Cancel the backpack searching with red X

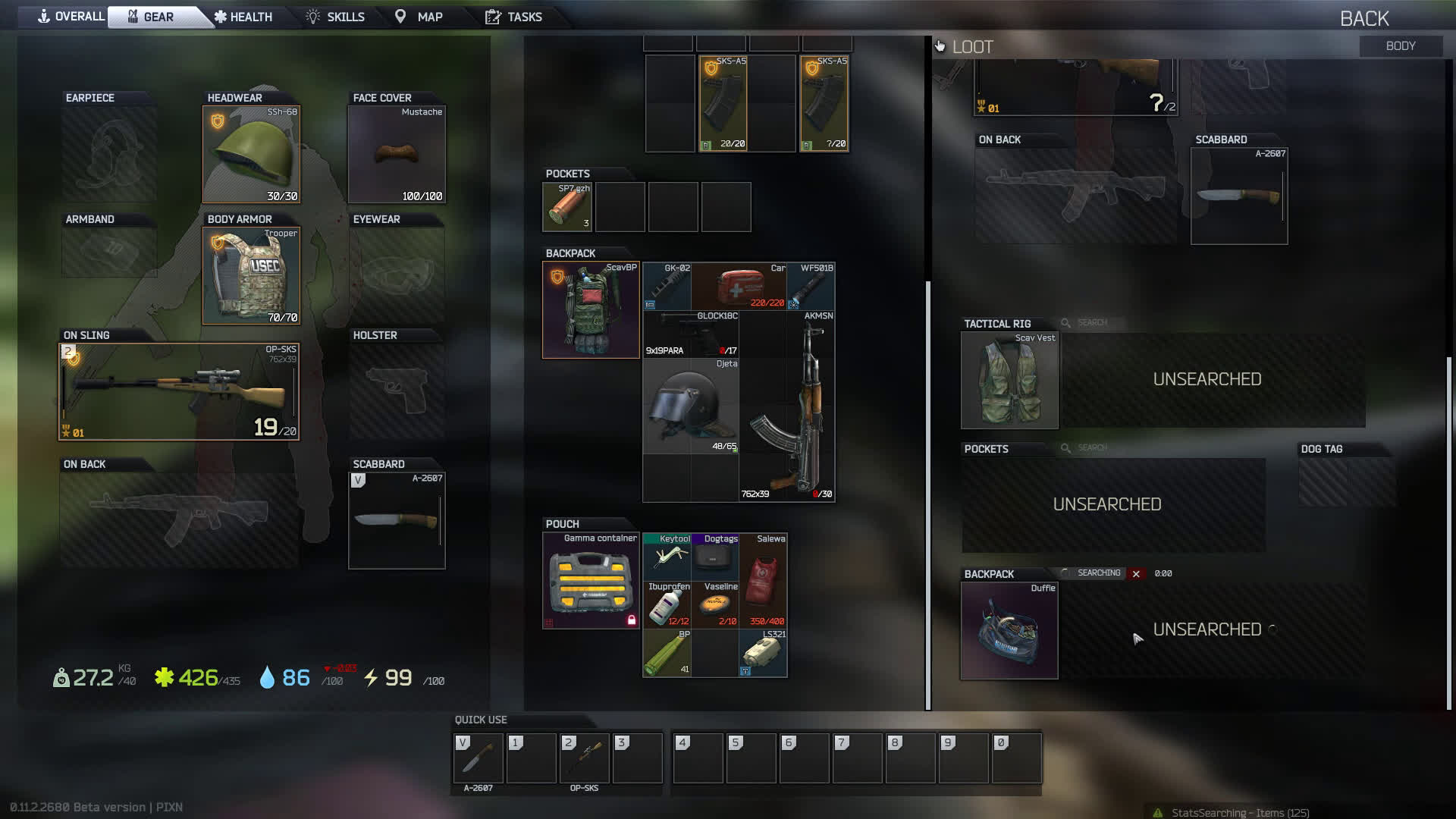[1136, 574]
